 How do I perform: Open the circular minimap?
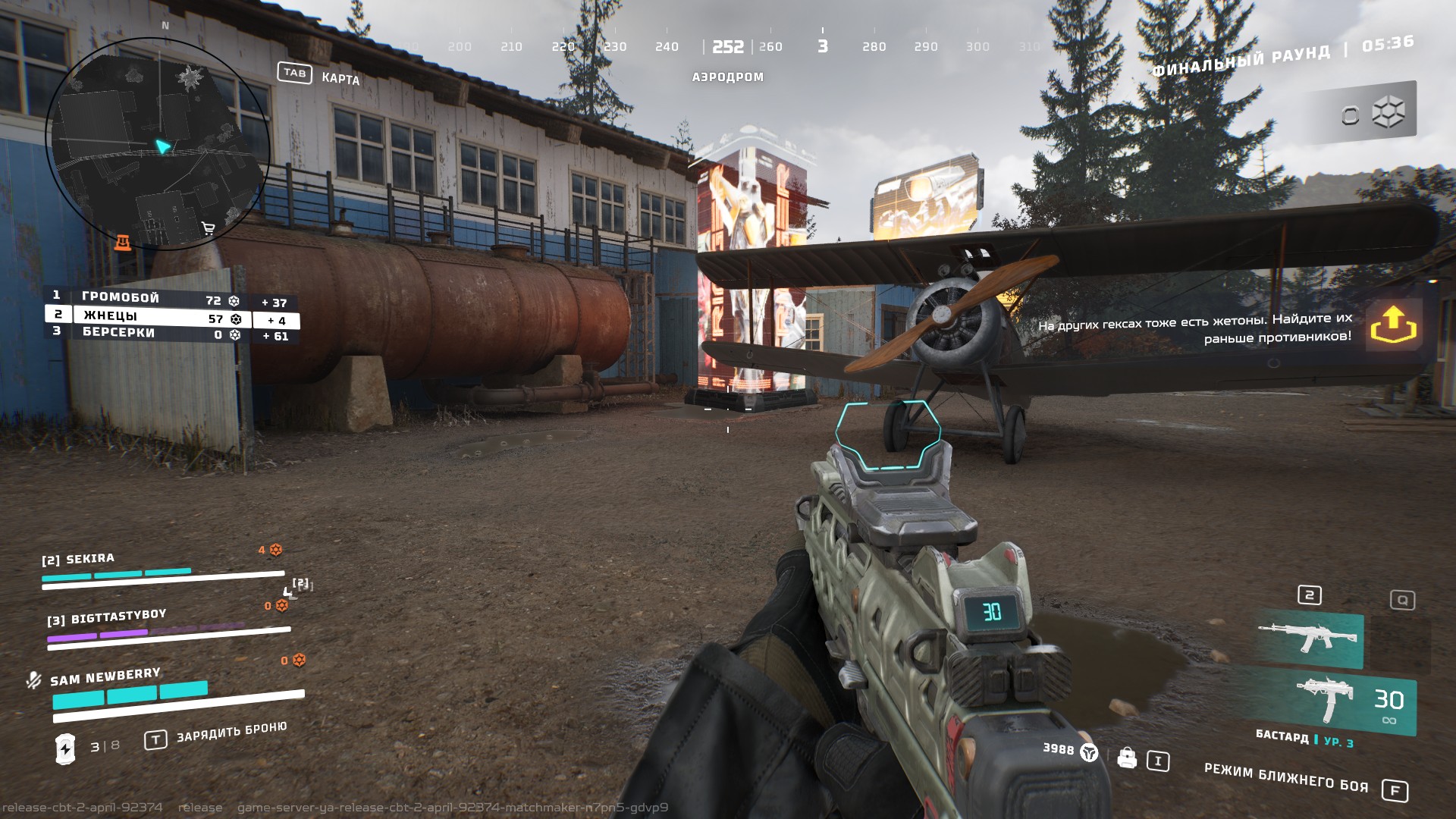click(158, 144)
